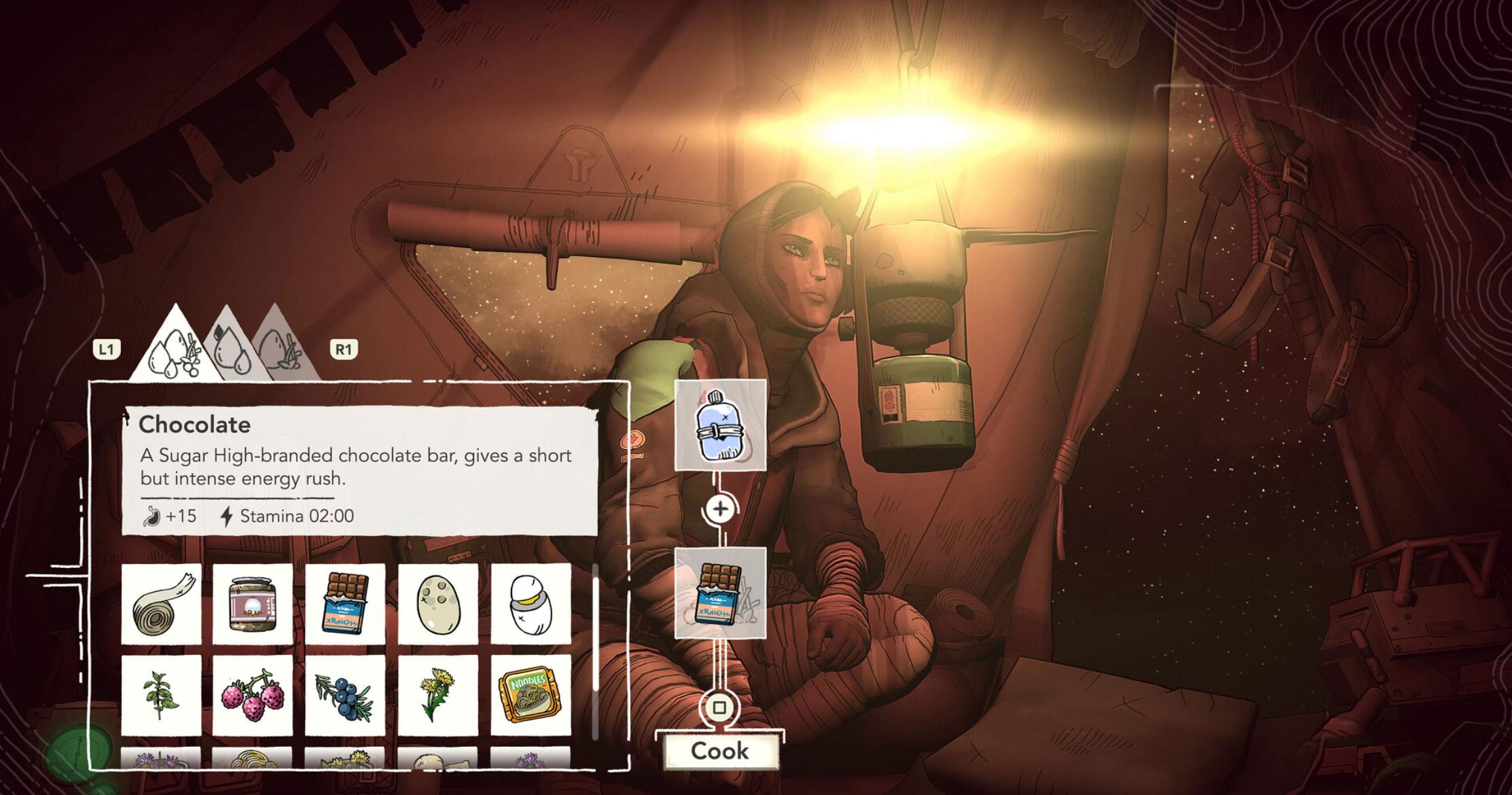Image resolution: width=1512 pixels, height=795 pixels.
Task: Add the pink raspberries ingredient
Action: [253, 694]
